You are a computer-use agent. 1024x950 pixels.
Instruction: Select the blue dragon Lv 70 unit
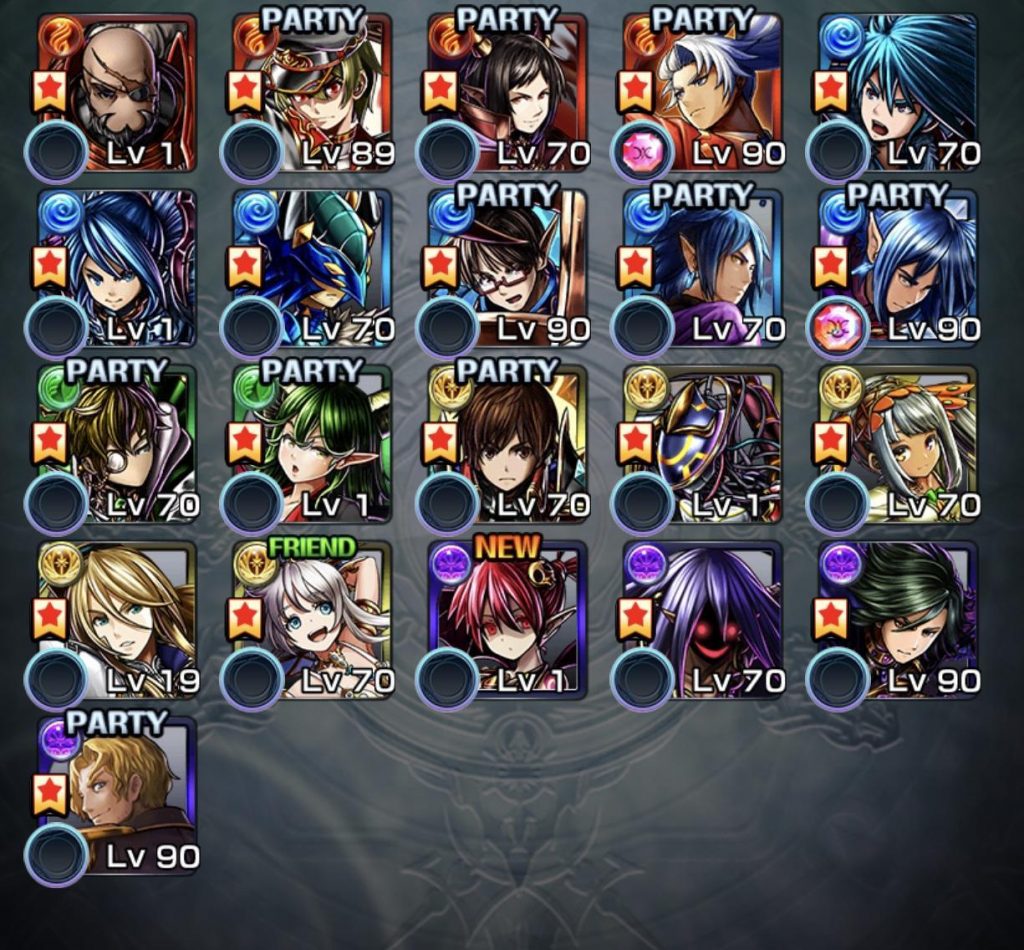pos(313,268)
